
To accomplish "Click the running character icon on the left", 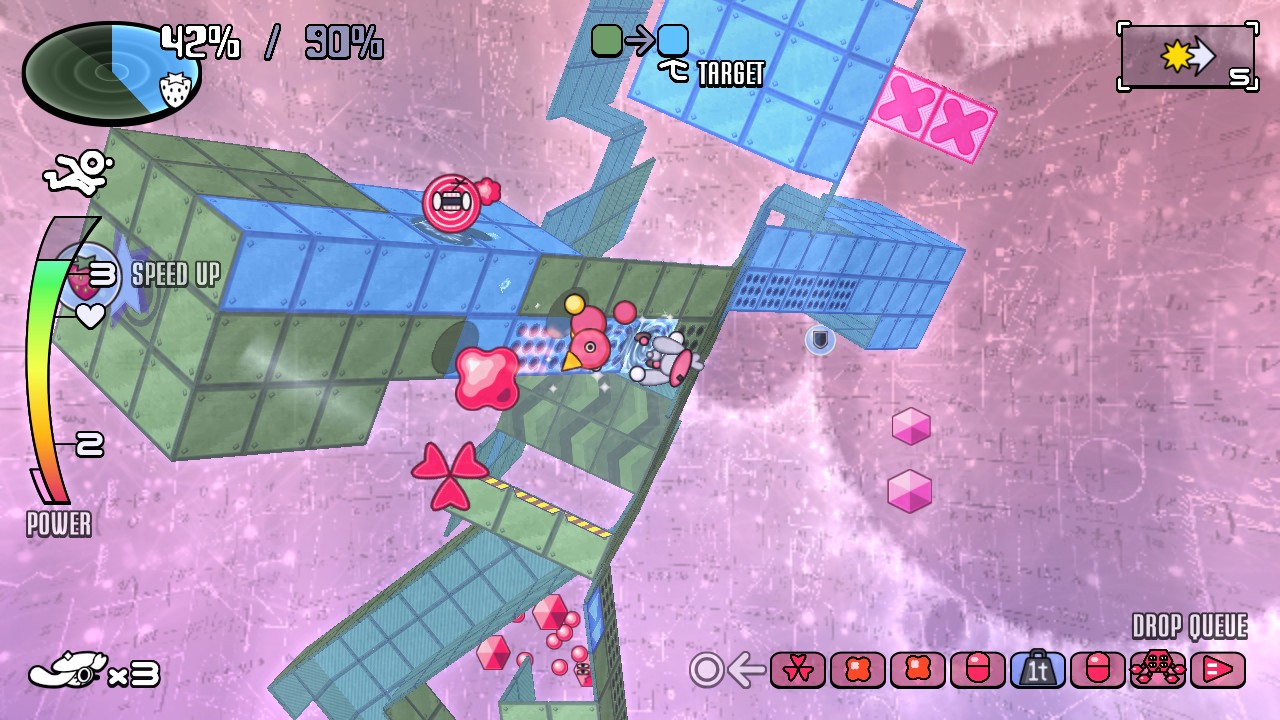I will click(x=78, y=172).
